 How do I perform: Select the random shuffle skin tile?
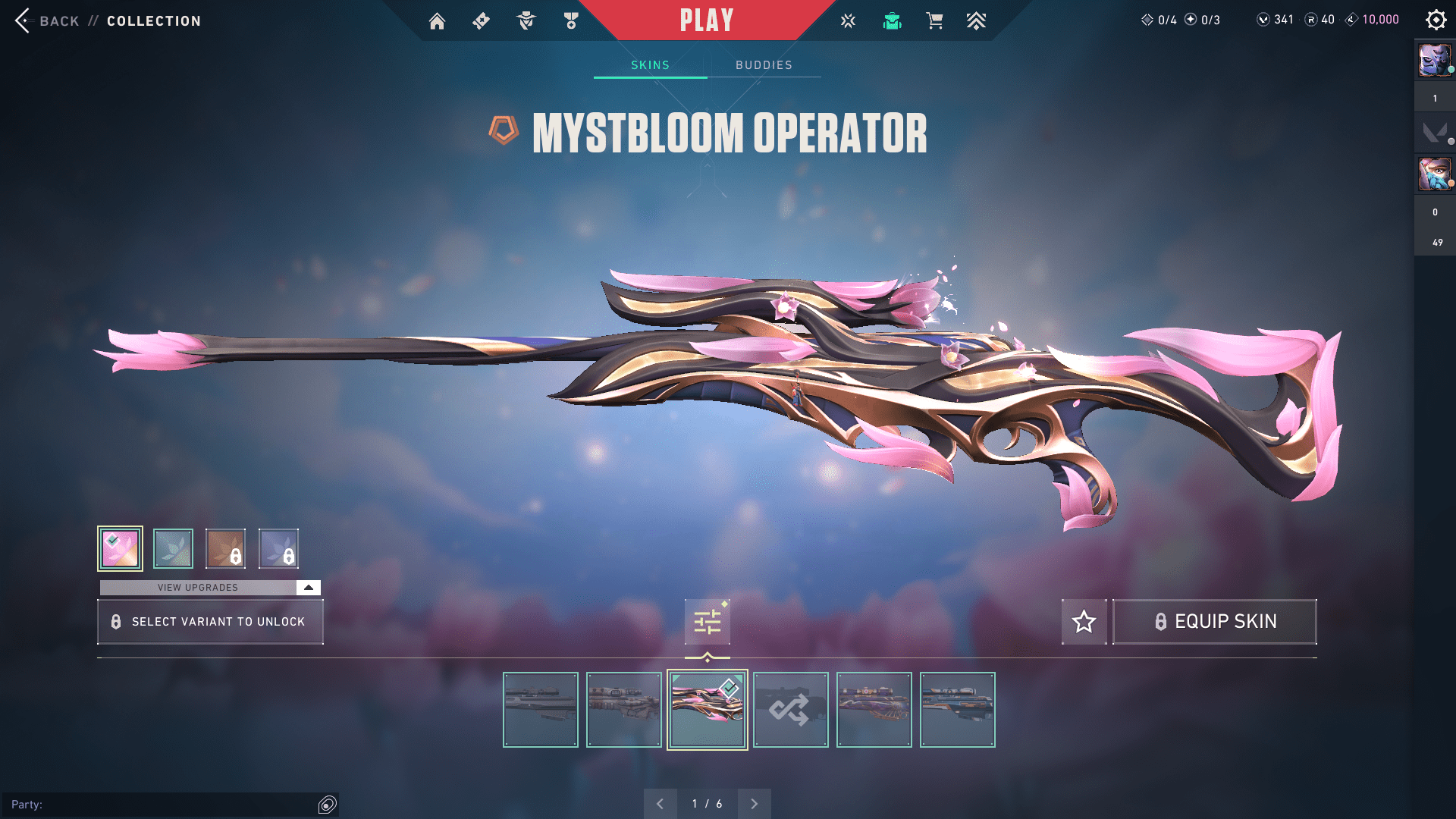[790, 710]
